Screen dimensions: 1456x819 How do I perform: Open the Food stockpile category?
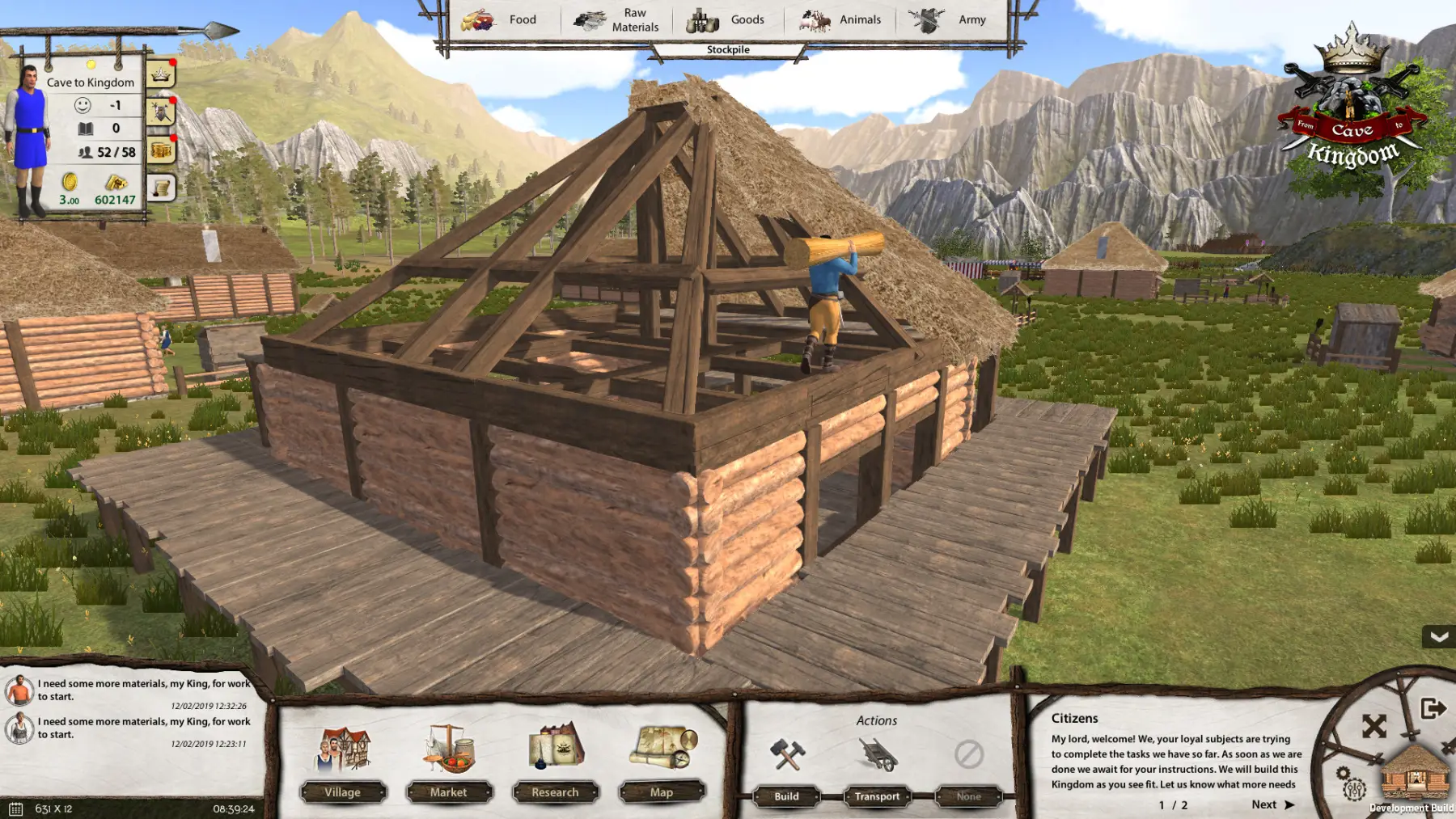[x=500, y=19]
